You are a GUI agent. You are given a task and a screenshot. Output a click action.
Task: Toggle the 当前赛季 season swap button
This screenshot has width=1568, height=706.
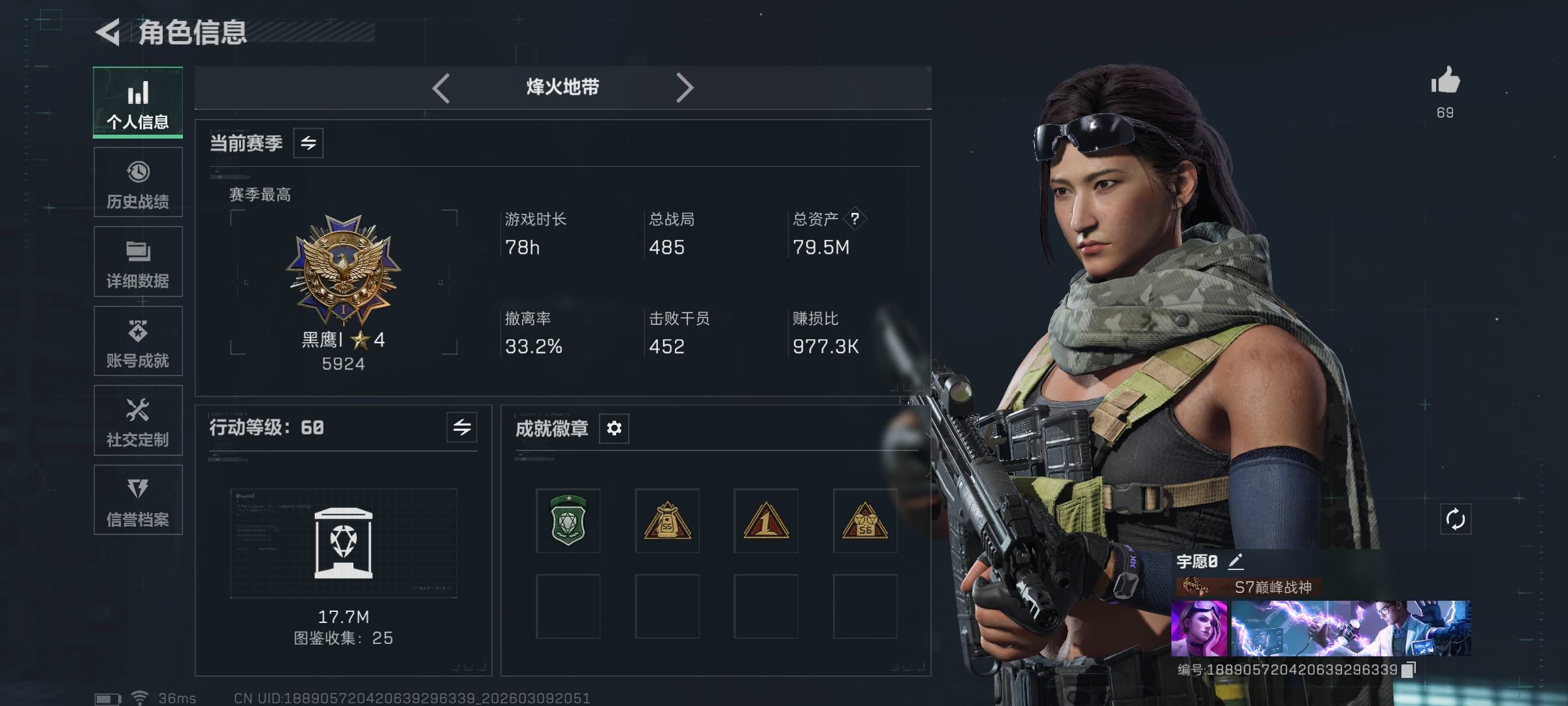pos(308,143)
